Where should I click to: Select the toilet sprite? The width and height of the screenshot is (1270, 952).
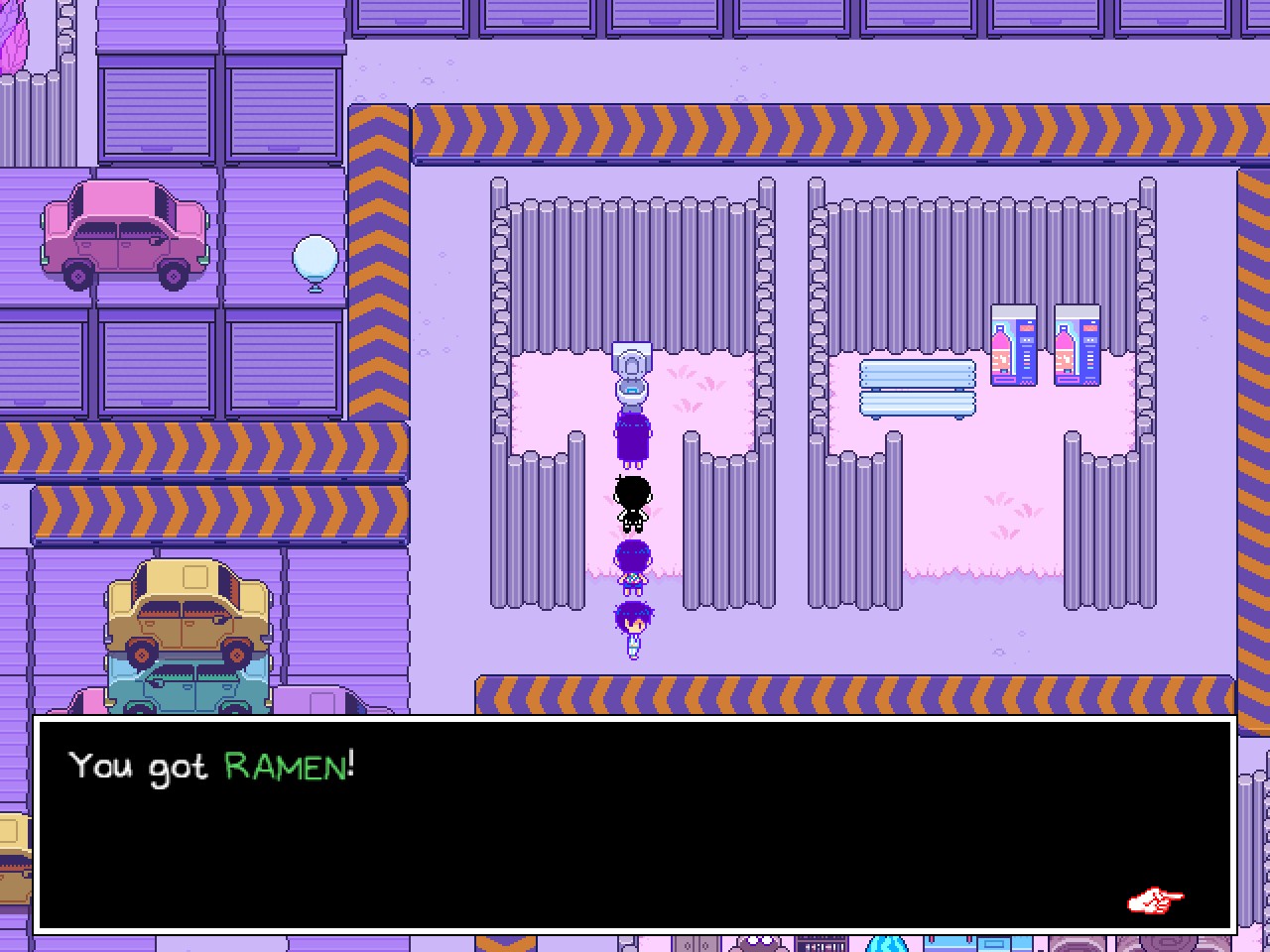632,372
